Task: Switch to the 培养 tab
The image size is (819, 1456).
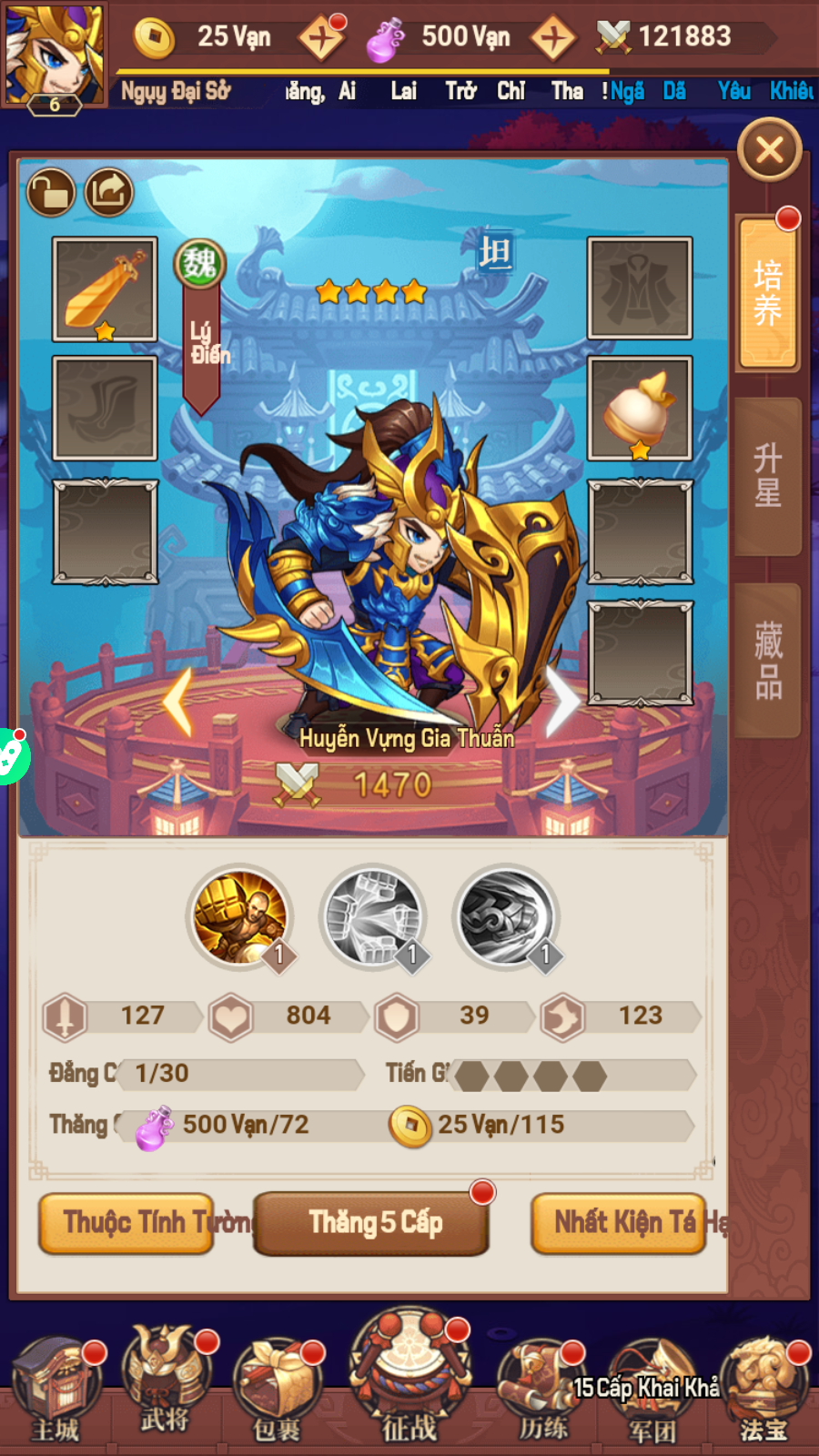Action: [x=767, y=294]
